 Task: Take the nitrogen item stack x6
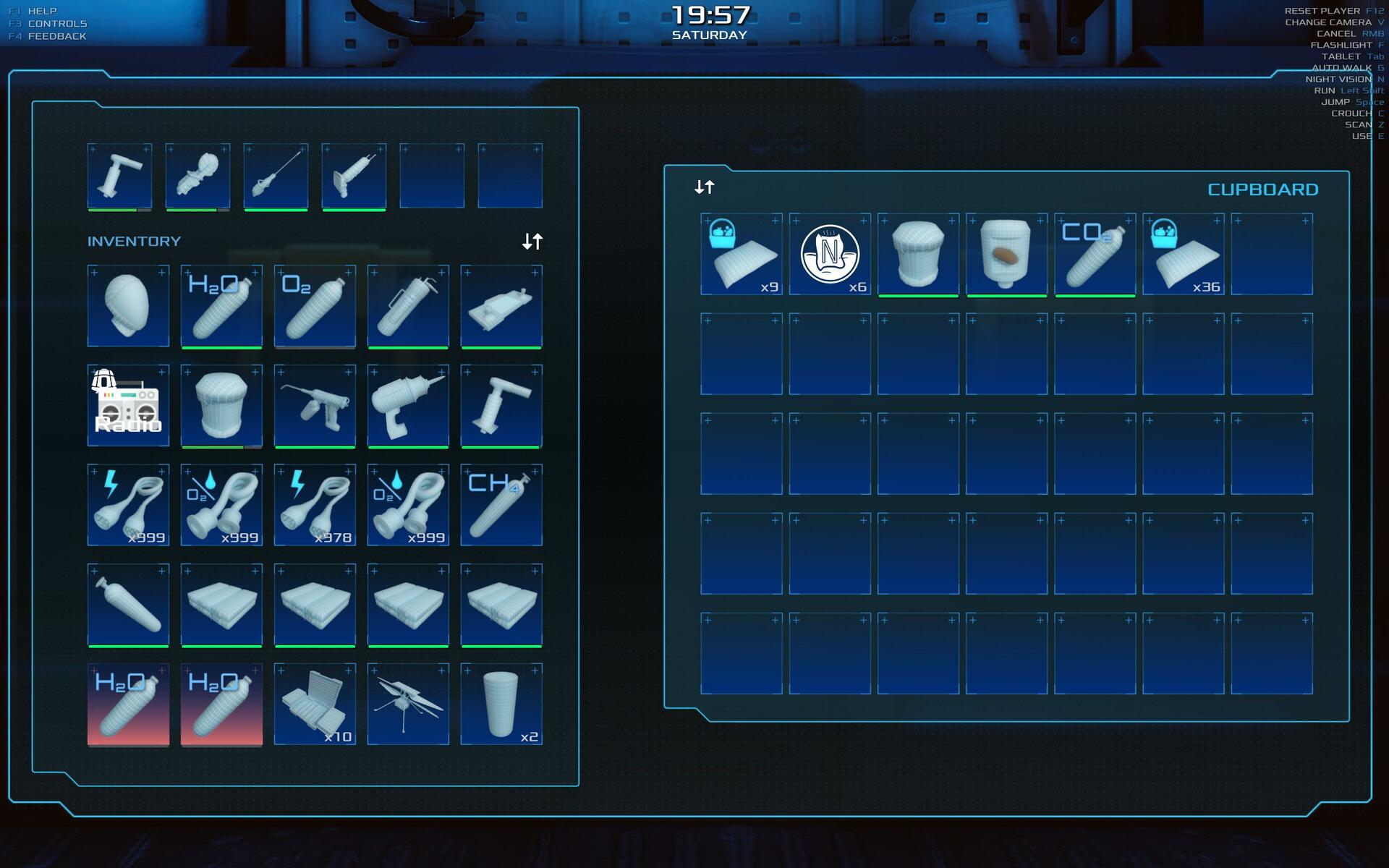pyautogui.click(x=830, y=254)
